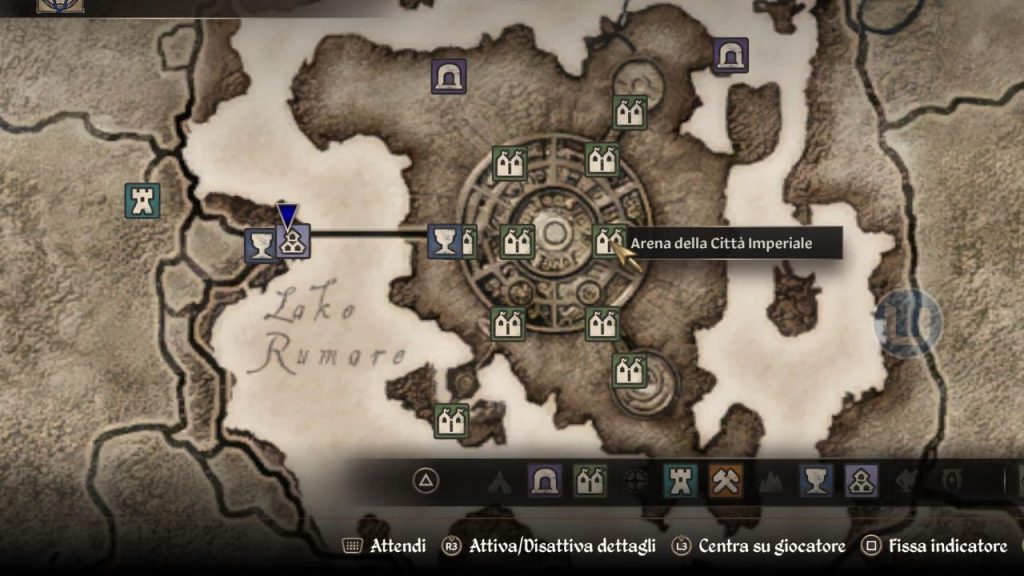The width and height of the screenshot is (1024, 576).
Task: Pick the city marker on the small southwest island
Action: click(x=451, y=420)
